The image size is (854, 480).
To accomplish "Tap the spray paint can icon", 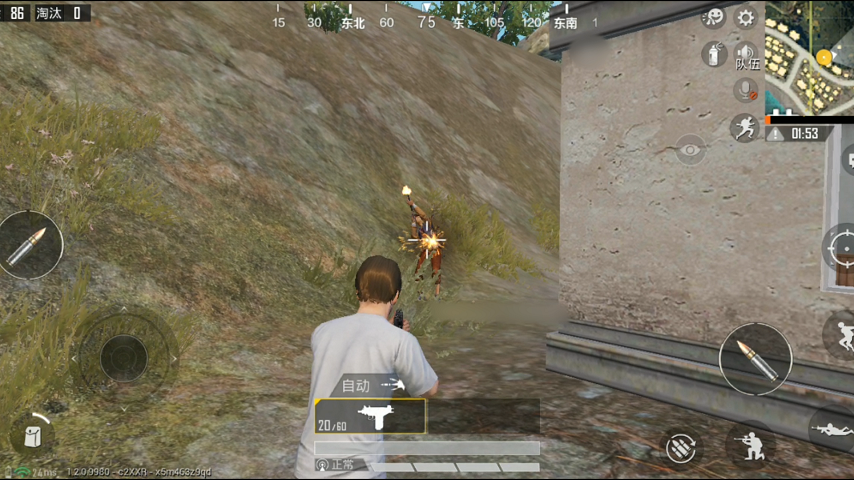I will pyautogui.click(x=714, y=54).
